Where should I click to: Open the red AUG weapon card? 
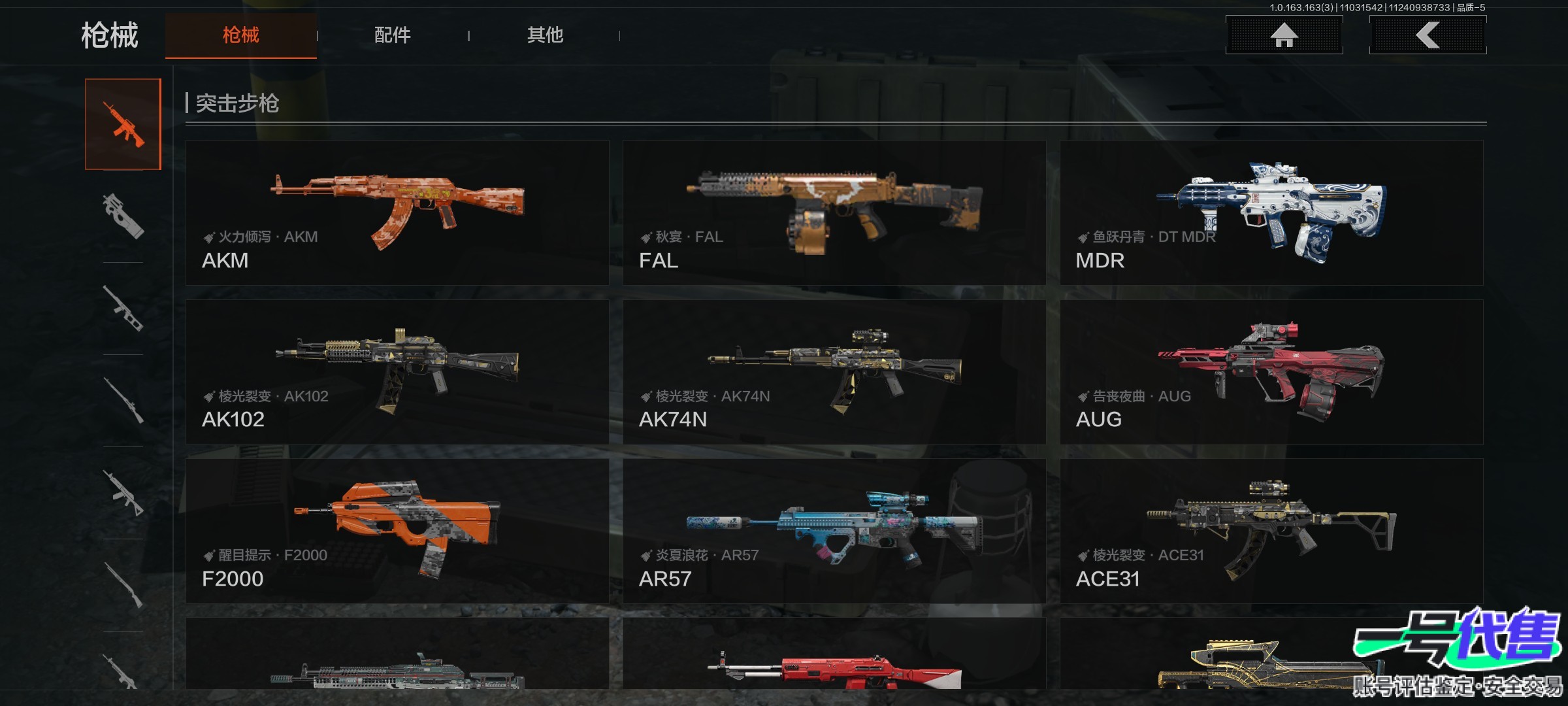(1271, 372)
